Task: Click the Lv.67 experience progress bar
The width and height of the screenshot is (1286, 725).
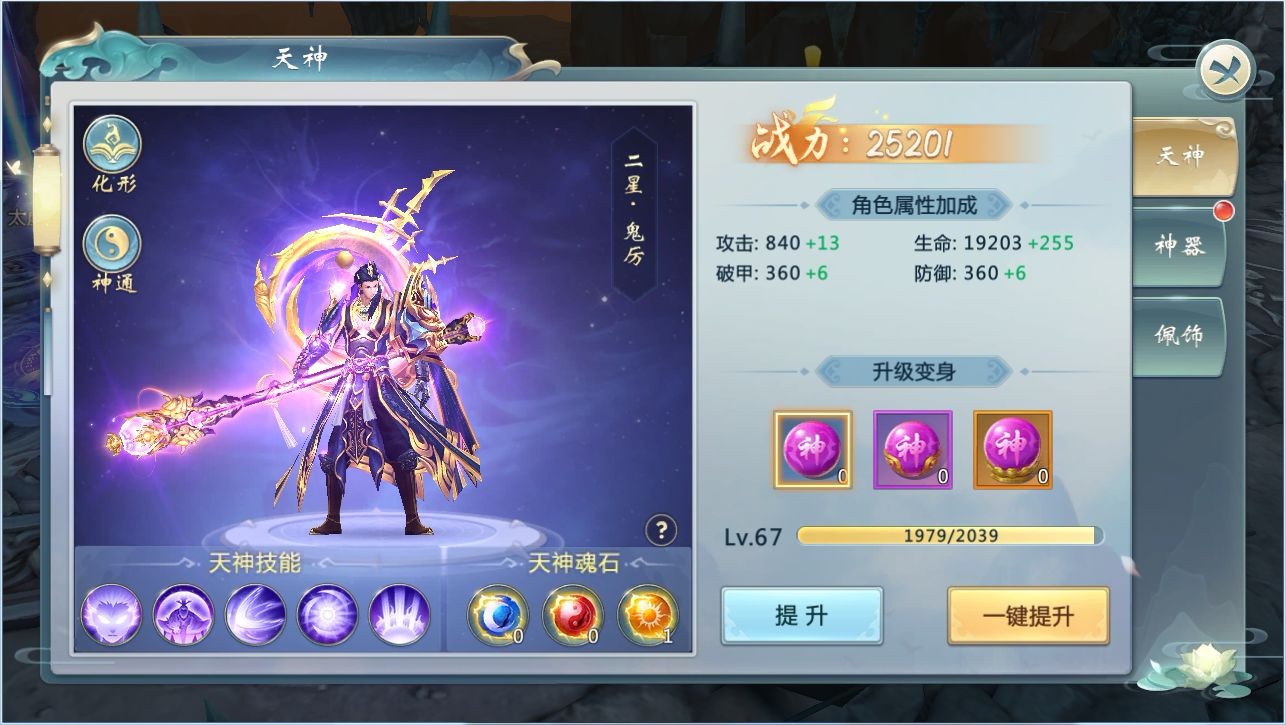Action: pos(948,535)
